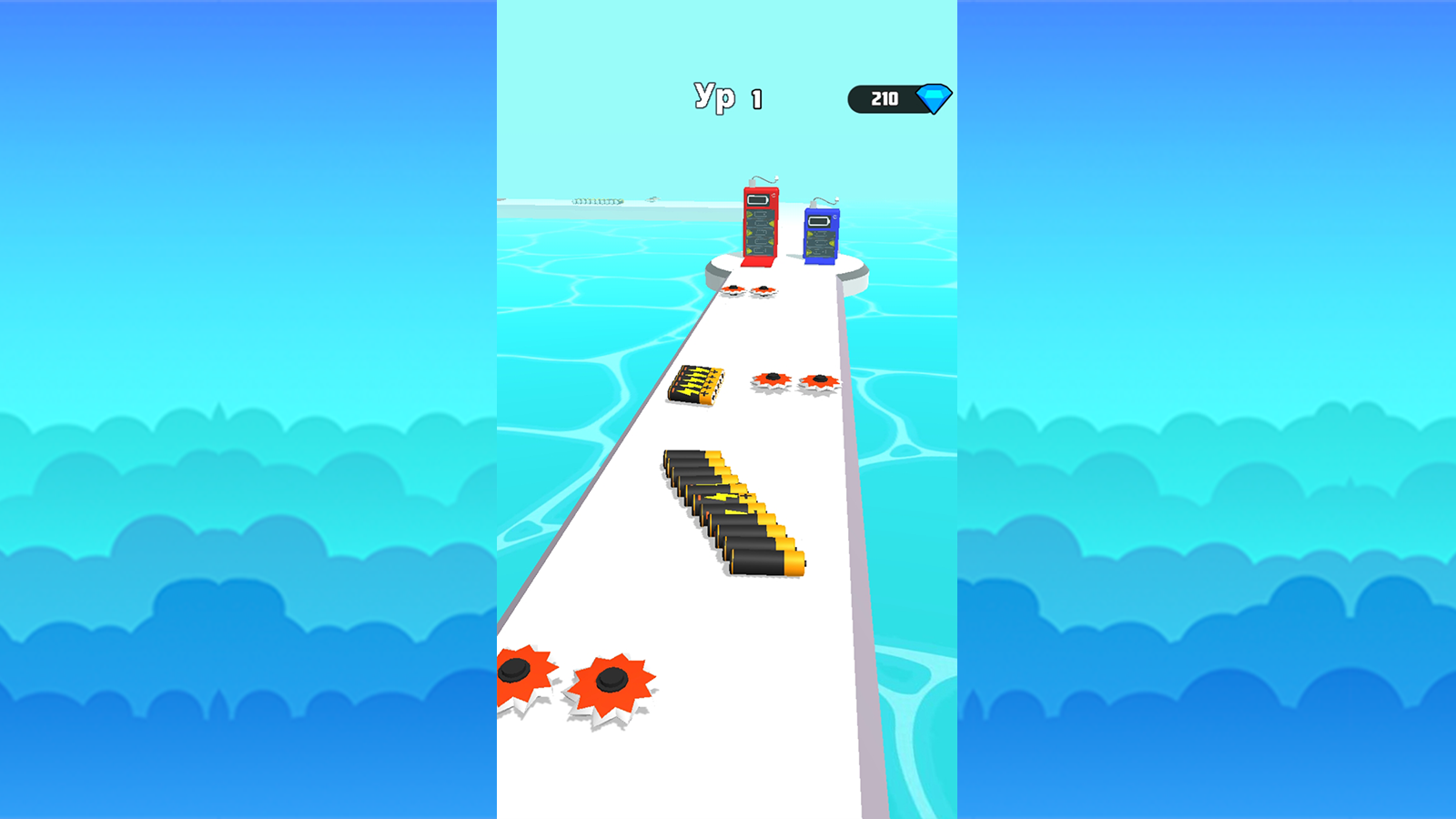Tap the saw blade pair mid-track
This screenshot has height=819, width=1456.
[796, 382]
